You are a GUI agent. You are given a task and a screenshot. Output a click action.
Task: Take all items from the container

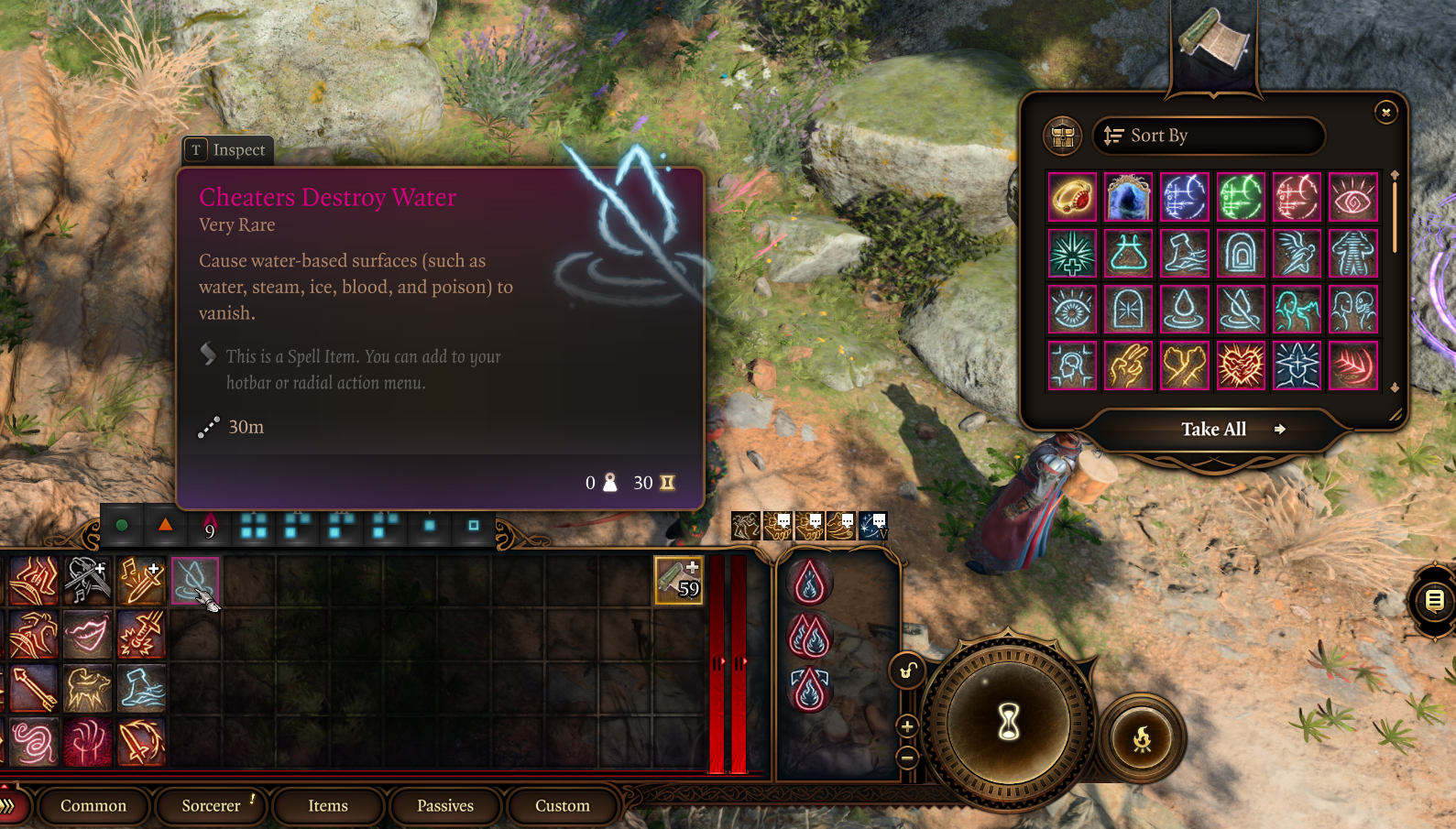pos(1215,430)
